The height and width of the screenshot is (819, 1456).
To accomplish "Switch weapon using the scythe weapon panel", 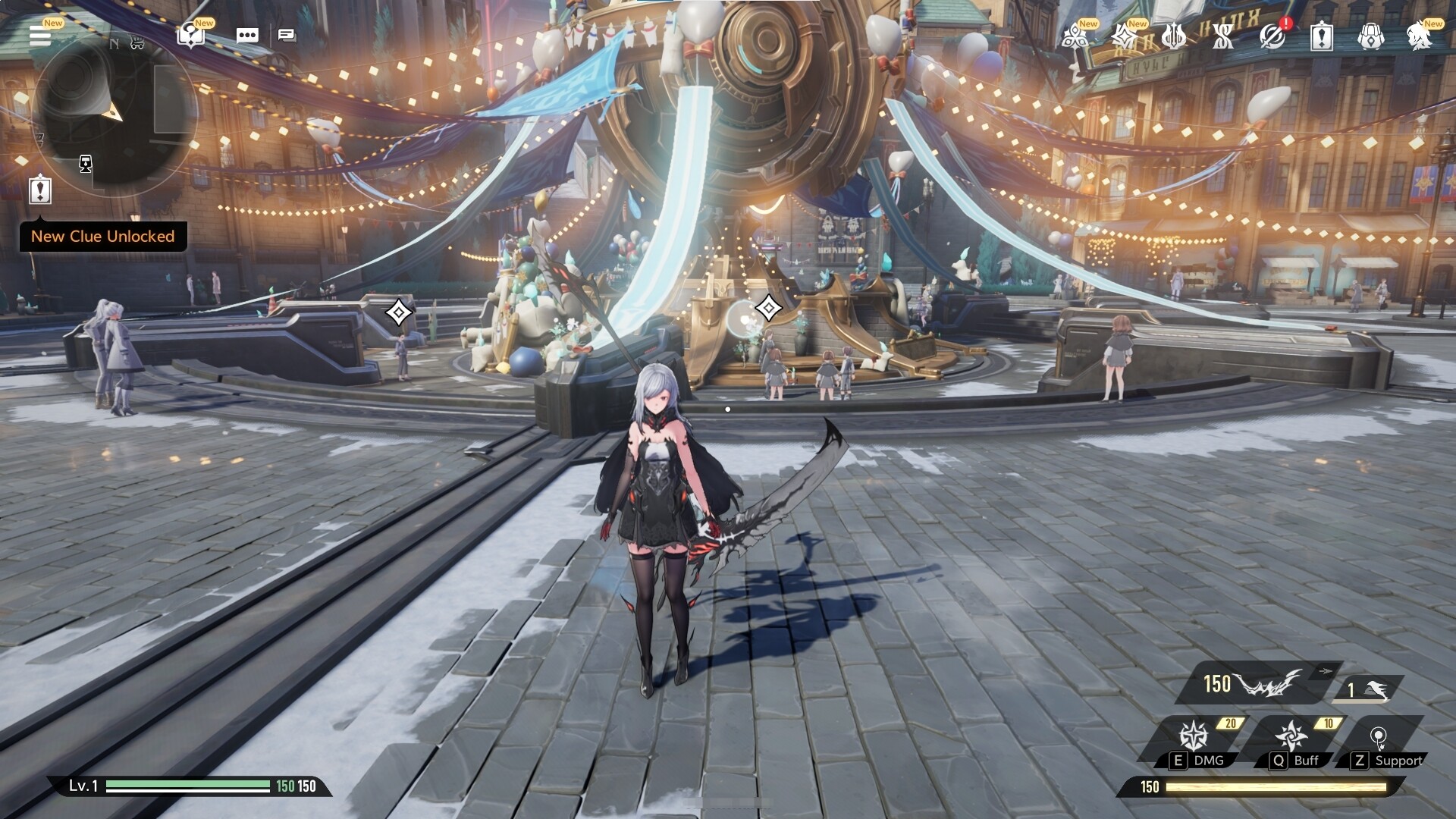I will (x=1259, y=684).
